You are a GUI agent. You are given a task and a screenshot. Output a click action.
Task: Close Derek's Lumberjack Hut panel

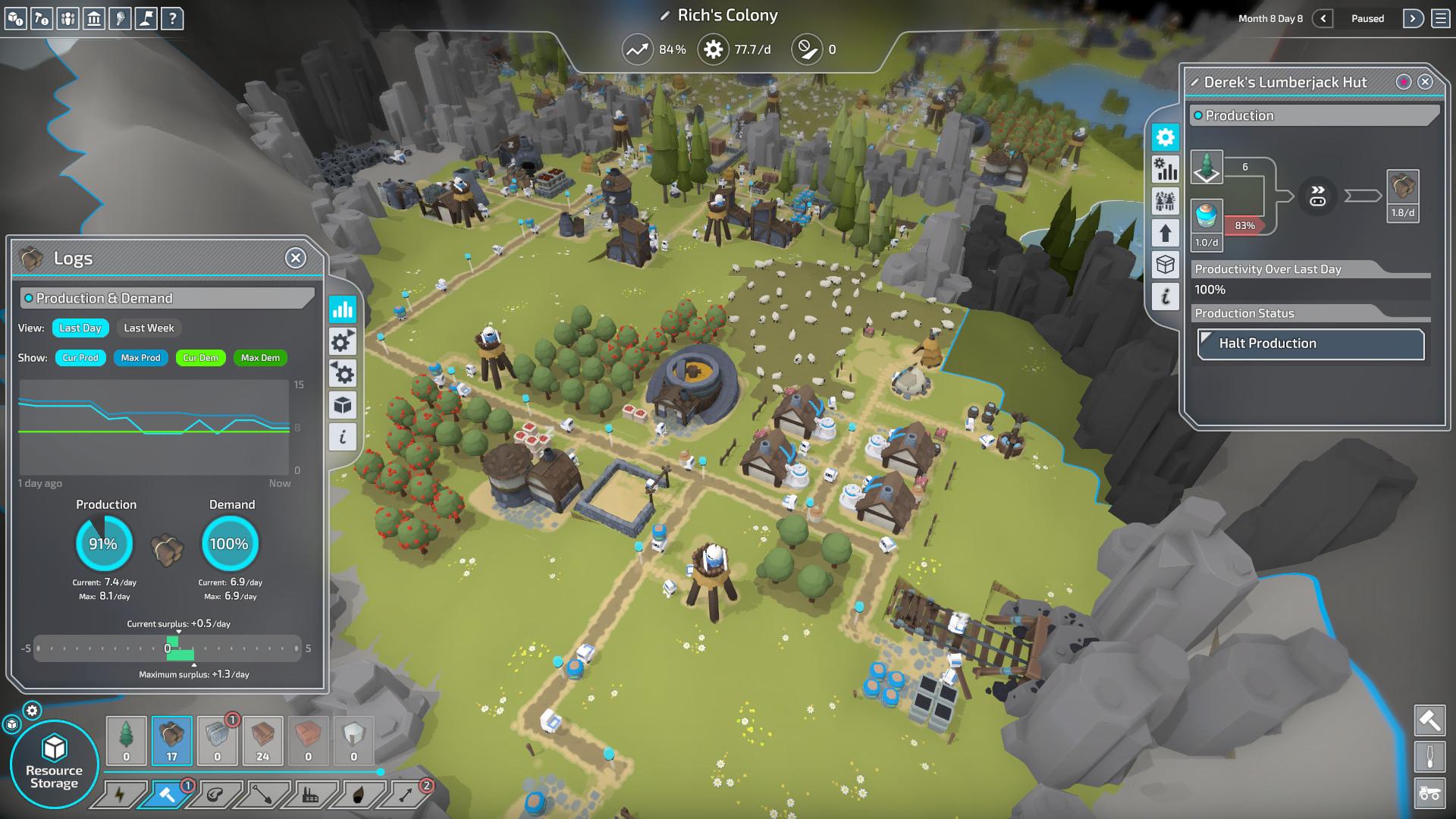(x=1425, y=82)
